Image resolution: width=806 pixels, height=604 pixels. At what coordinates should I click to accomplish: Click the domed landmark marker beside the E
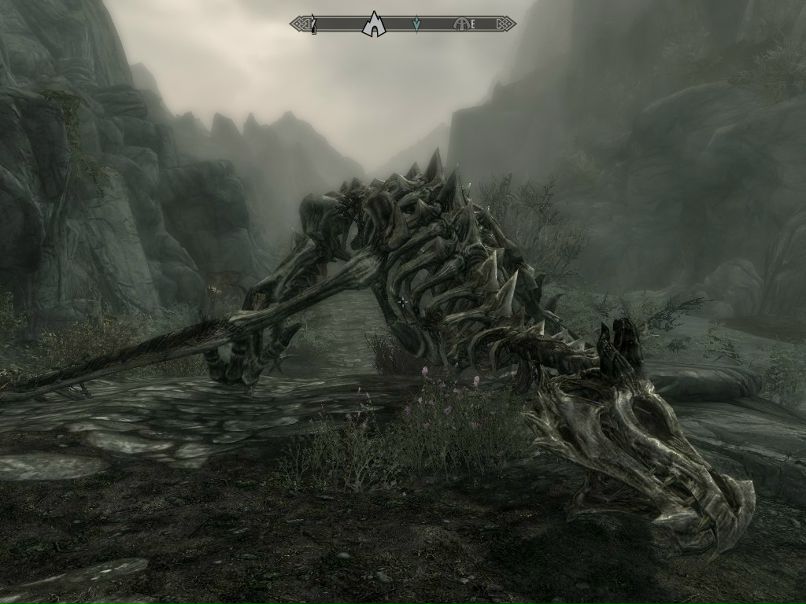[x=461, y=23]
